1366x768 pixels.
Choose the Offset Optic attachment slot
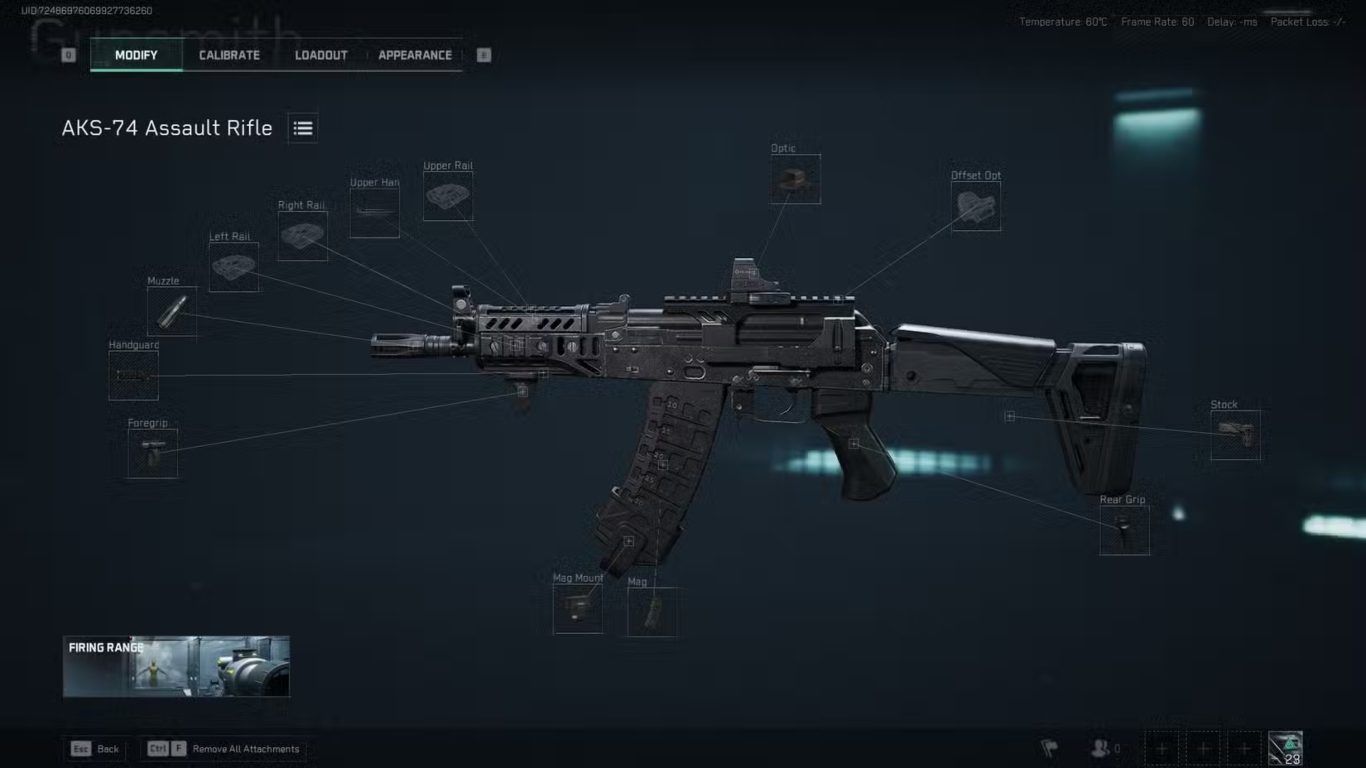976,206
